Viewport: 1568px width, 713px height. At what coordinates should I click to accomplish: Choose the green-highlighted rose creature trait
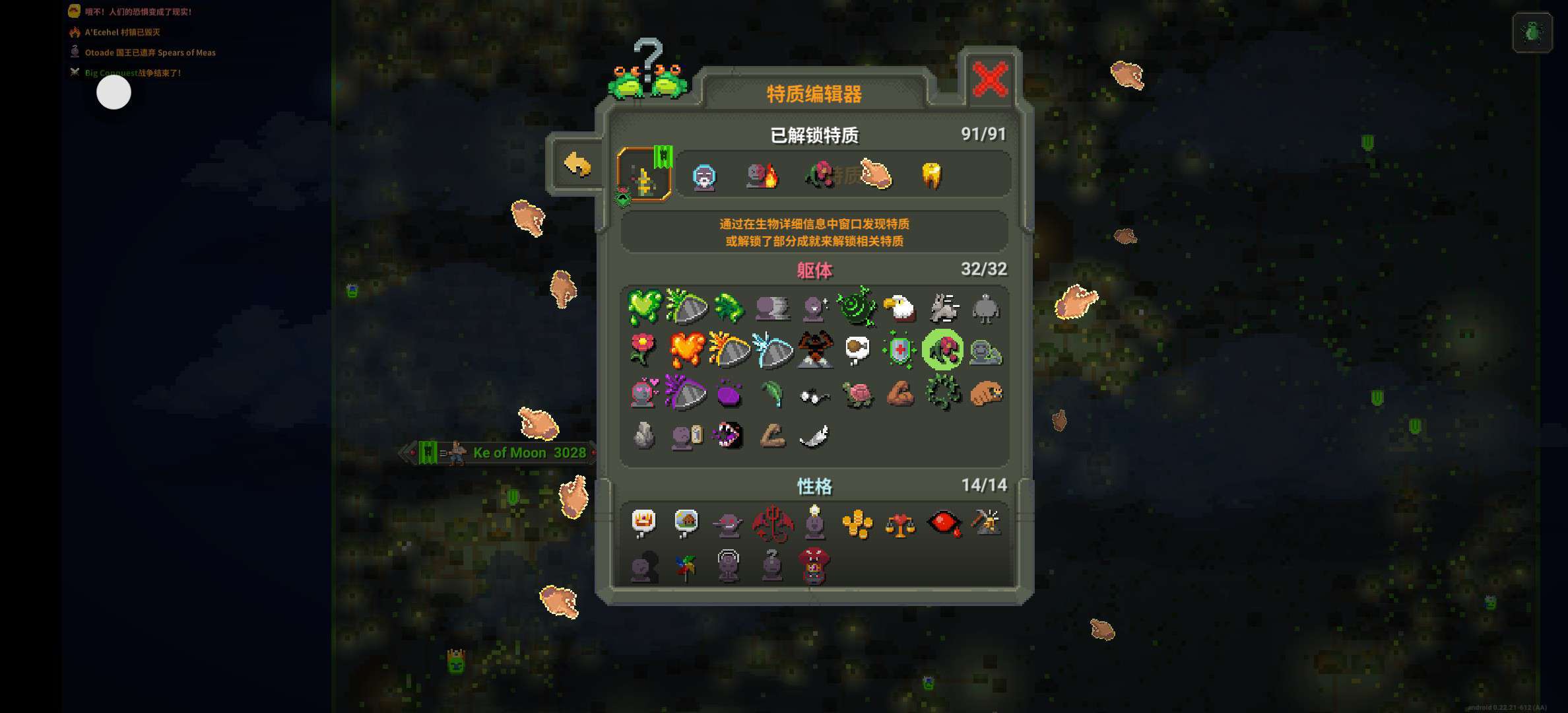pos(942,350)
